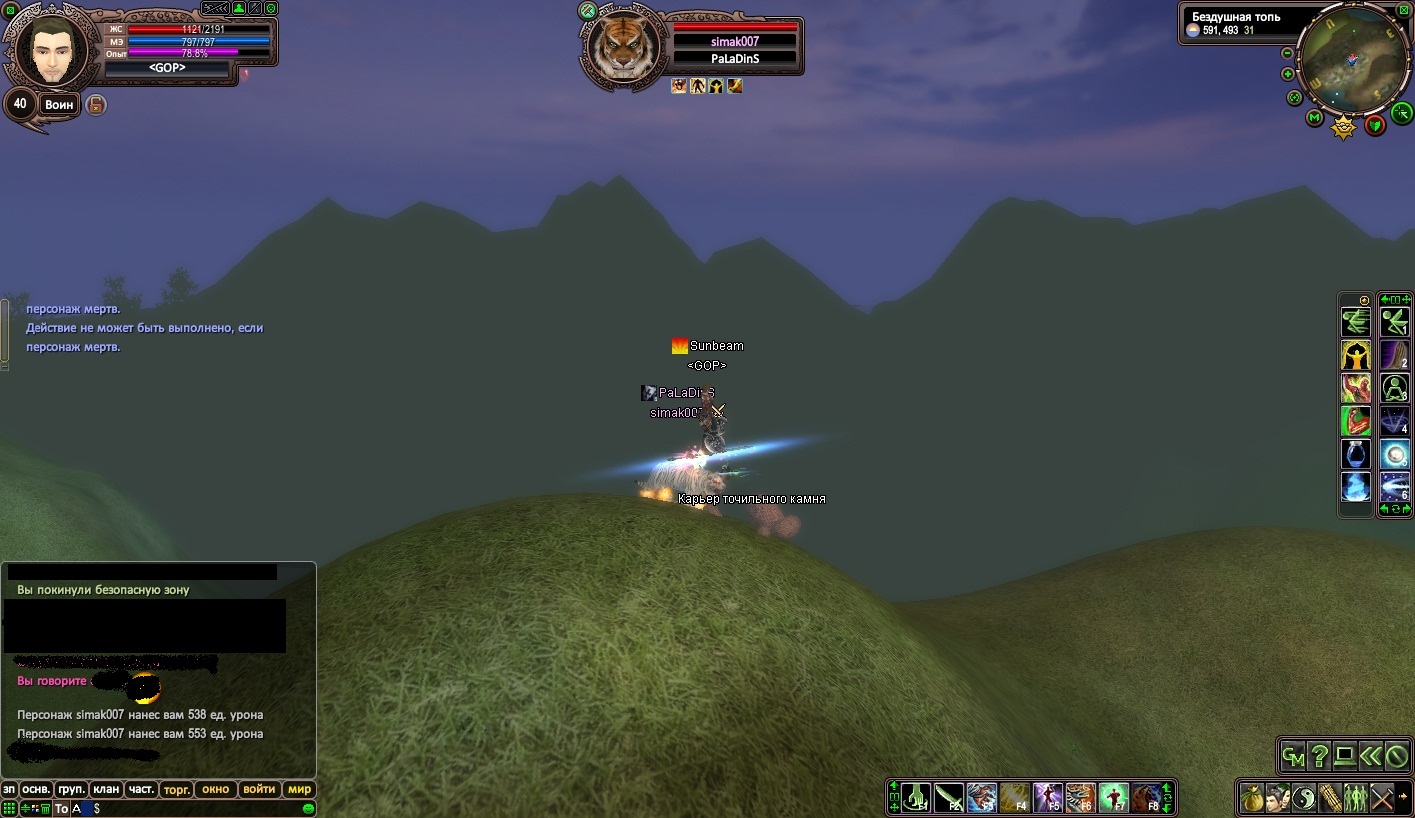Open the yin-yang skills icon

(1303, 798)
